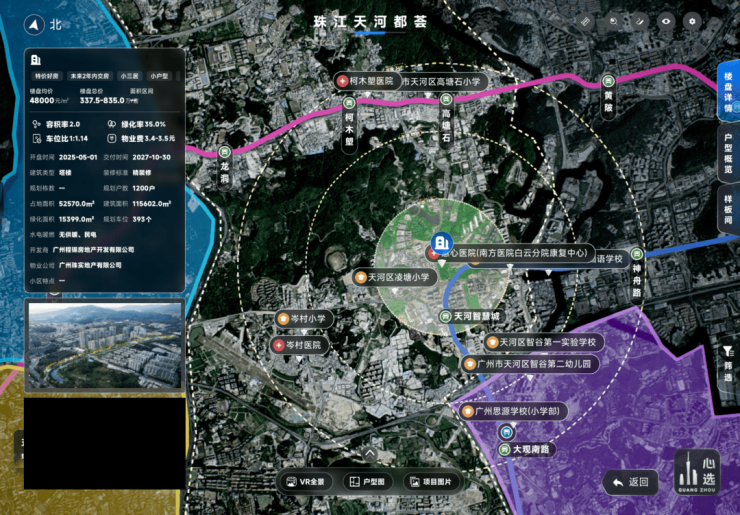Open the VR全景 panorama view
This screenshot has width=740, height=515.
pos(308,482)
